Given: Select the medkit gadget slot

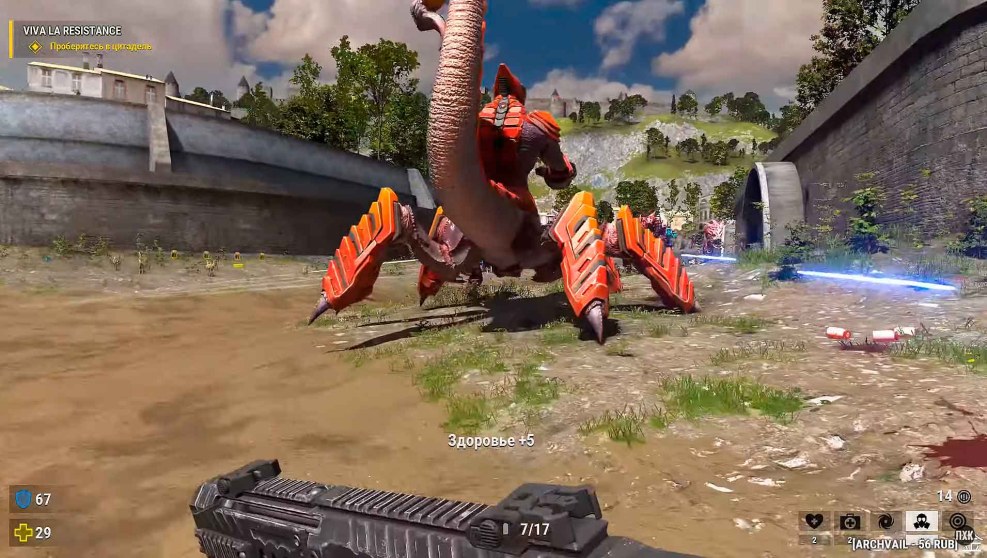Looking at the screenshot, I should (850, 521).
